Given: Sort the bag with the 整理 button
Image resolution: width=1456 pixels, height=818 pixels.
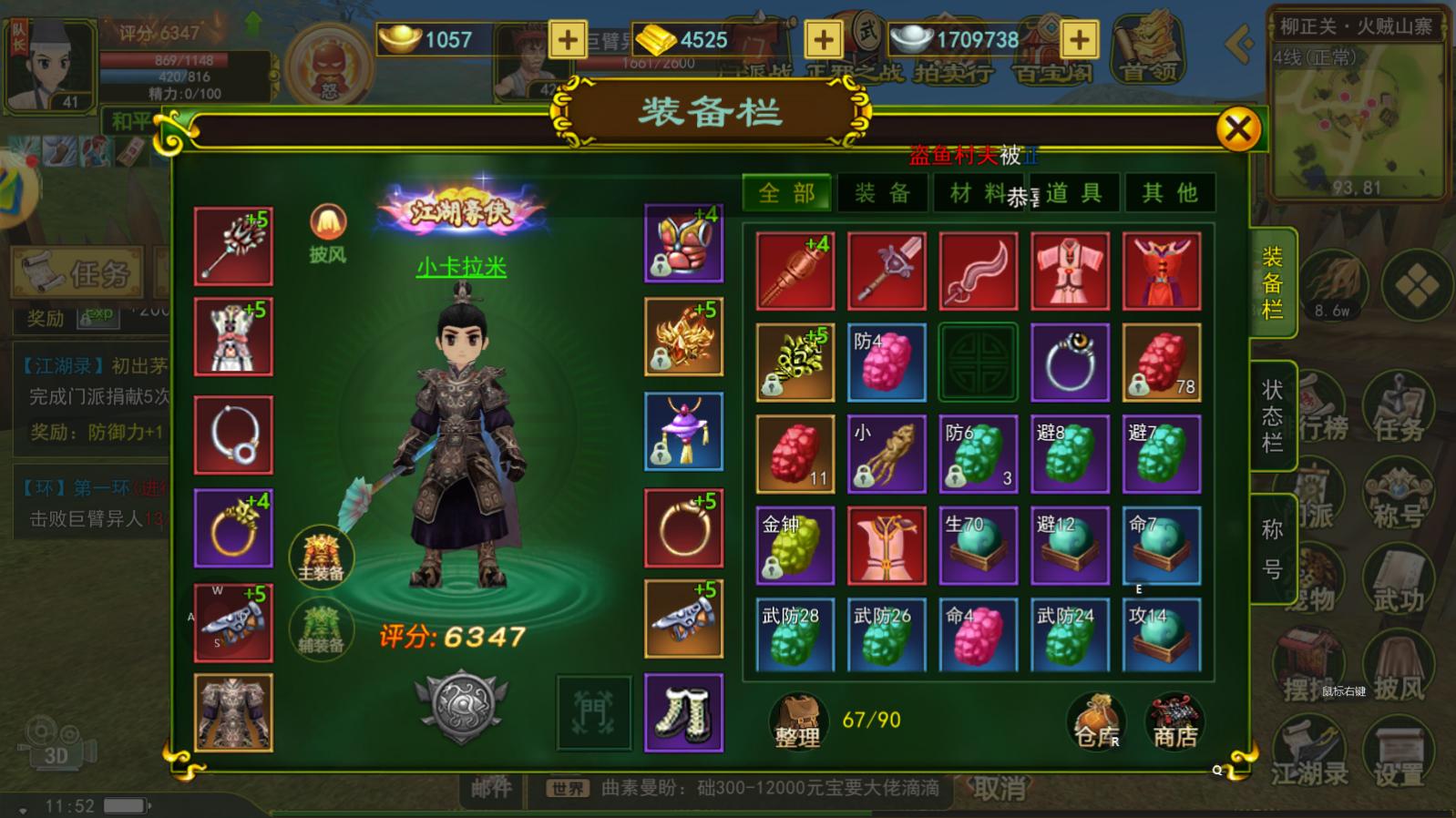Looking at the screenshot, I should (797, 721).
